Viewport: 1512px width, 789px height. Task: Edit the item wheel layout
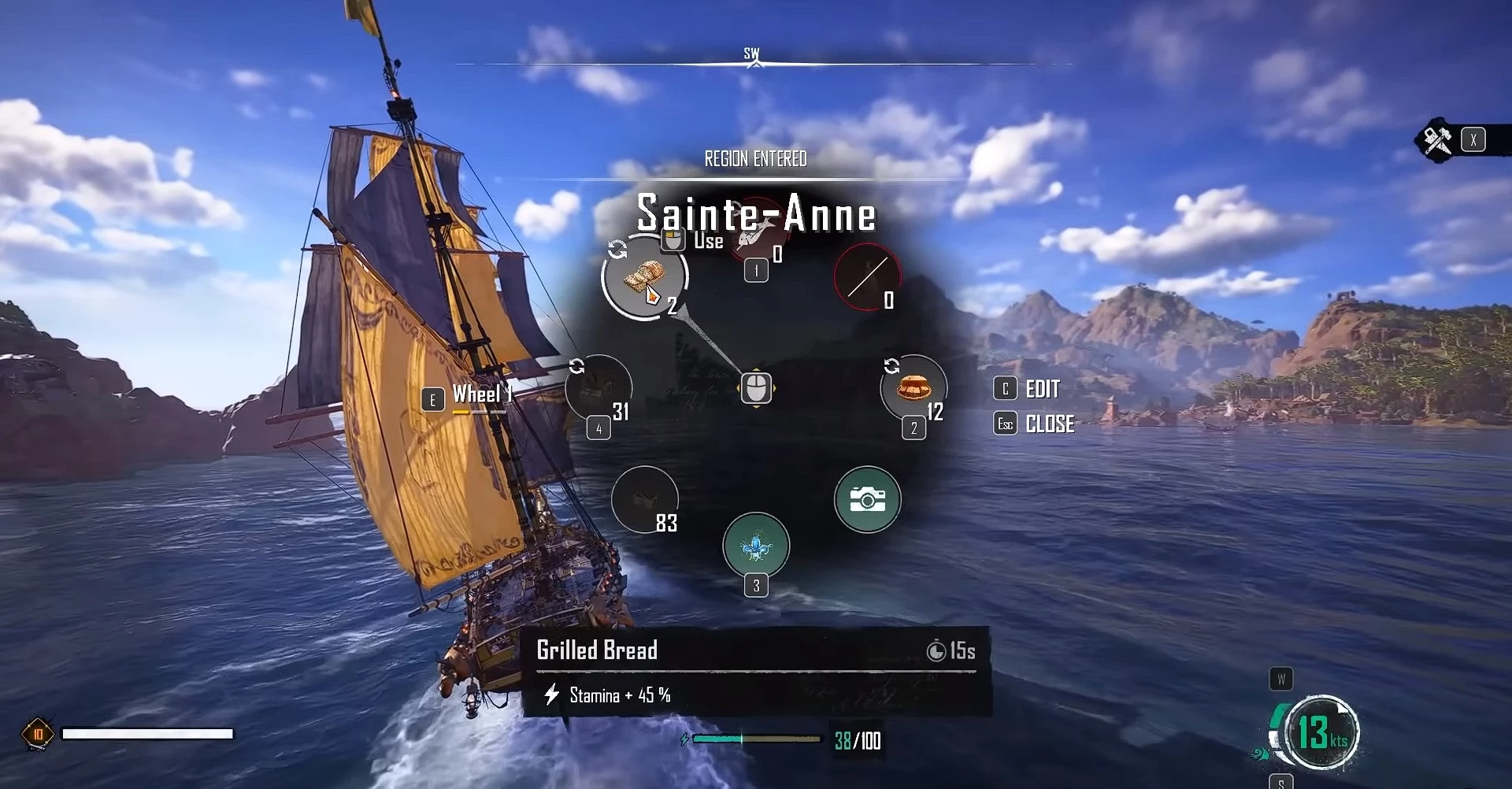pyautogui.click(x=1030, y=389)
